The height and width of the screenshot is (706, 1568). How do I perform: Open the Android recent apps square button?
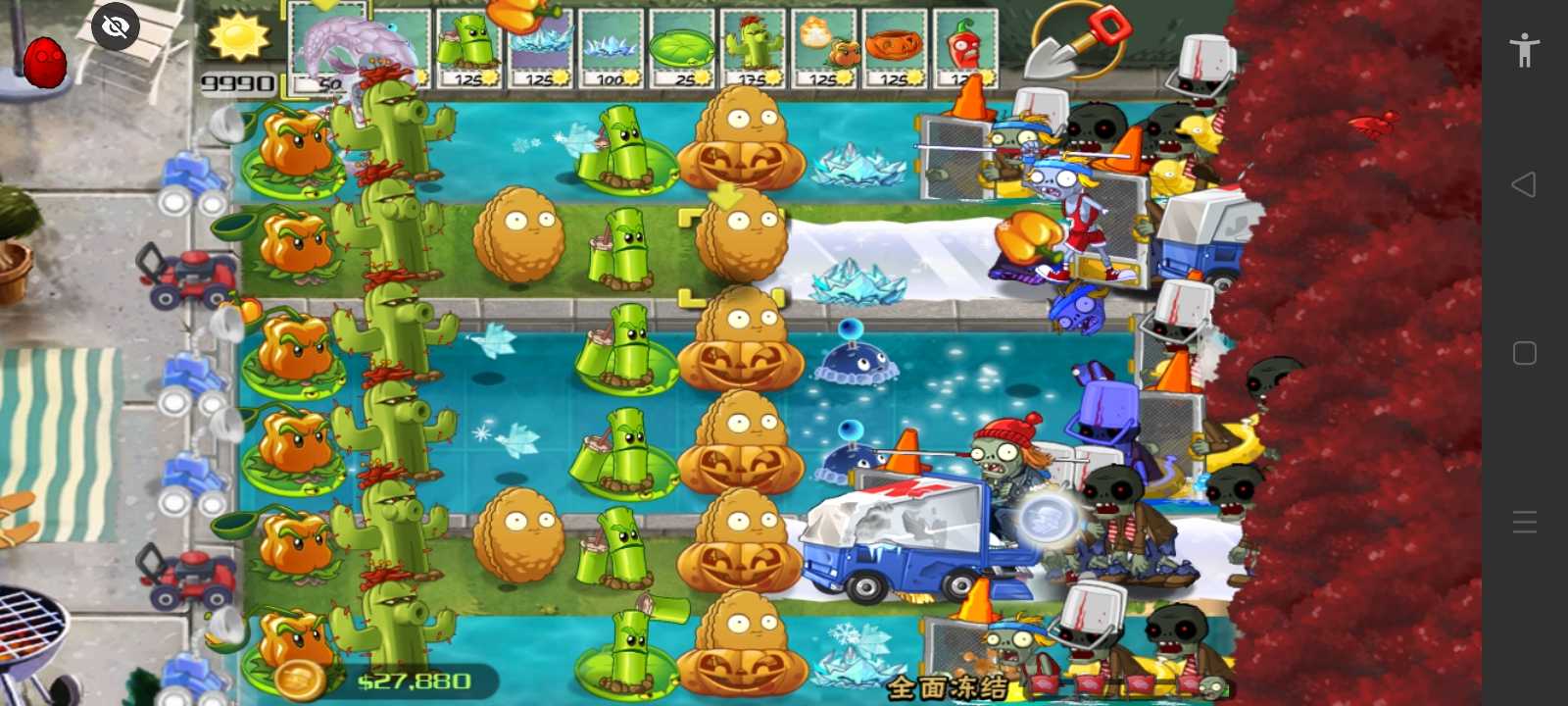1525,353
